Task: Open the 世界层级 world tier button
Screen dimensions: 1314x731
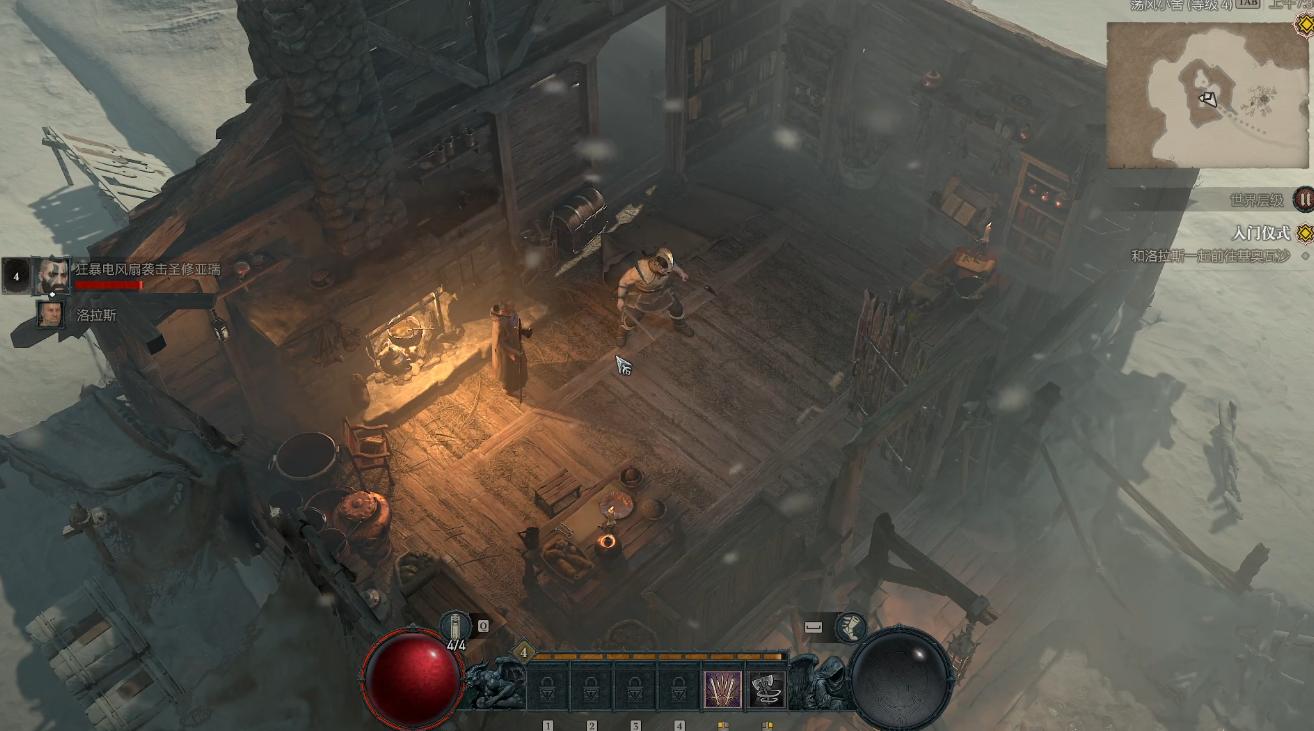Action: (1303, 200)
